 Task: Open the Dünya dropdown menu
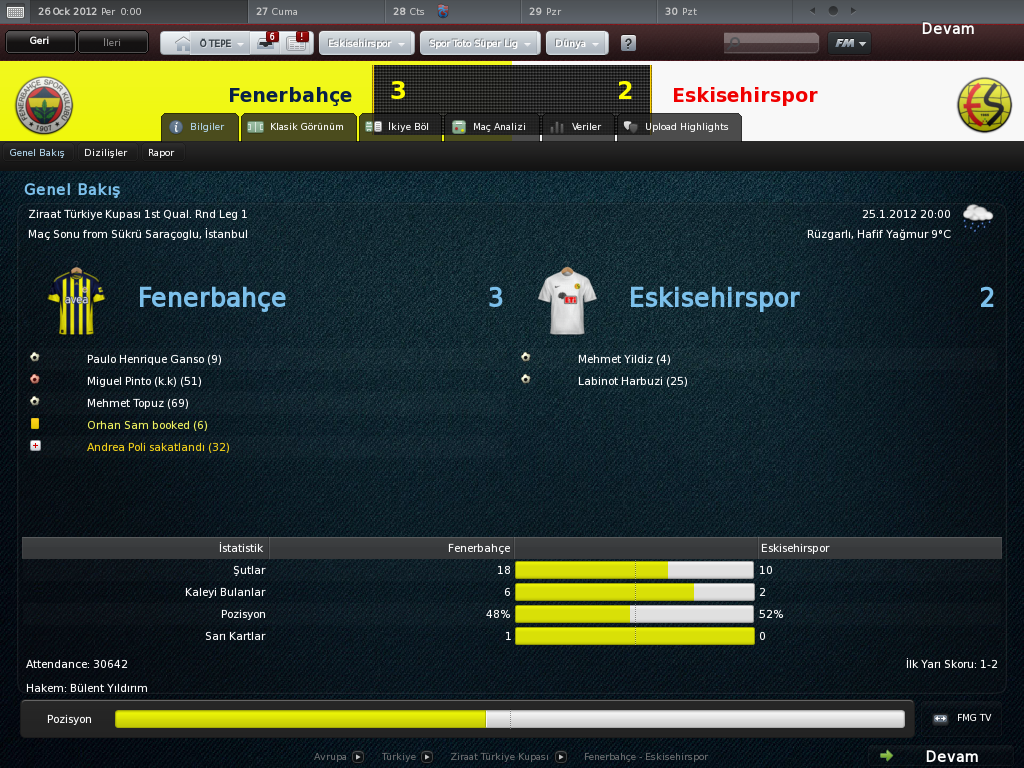pos(577,44)
